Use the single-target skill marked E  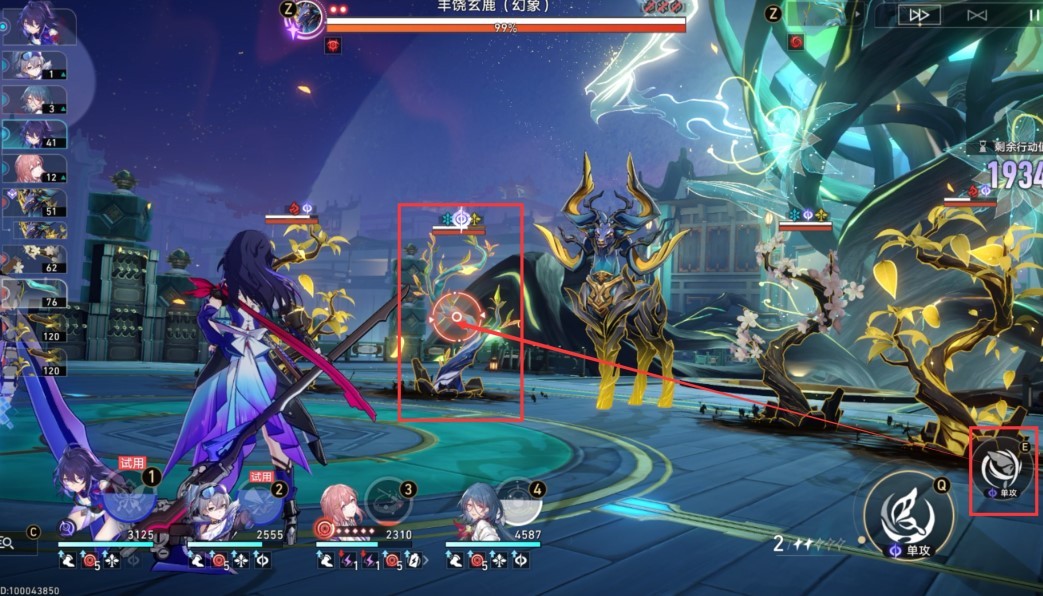point(1003,471)
